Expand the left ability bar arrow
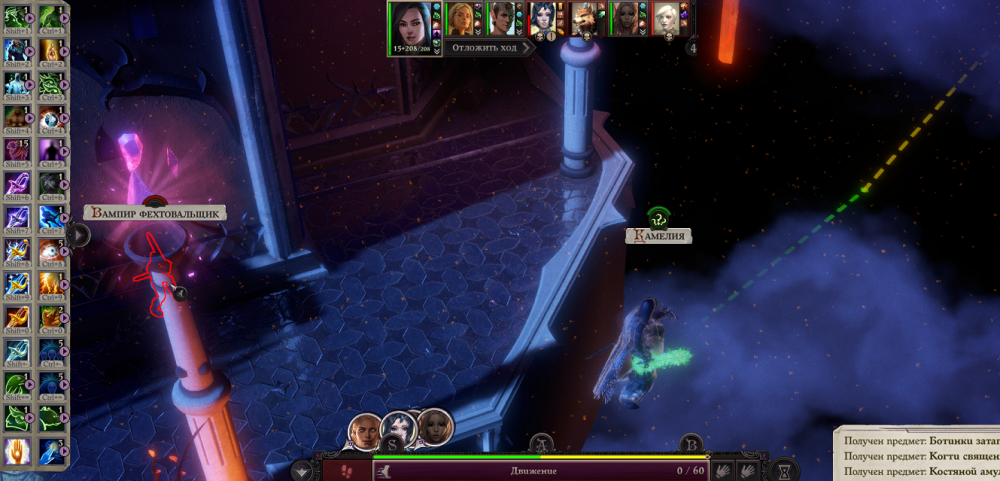Image resolution: width=1000 pixels, height=481 pixels. tap(81, 235)
